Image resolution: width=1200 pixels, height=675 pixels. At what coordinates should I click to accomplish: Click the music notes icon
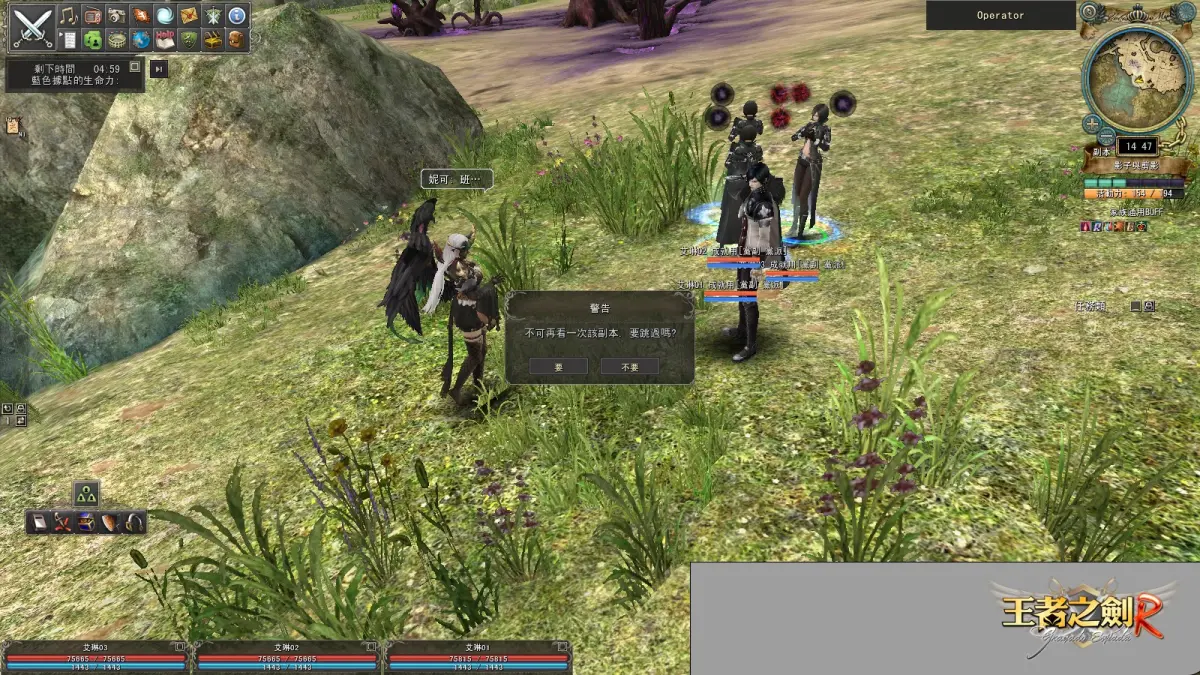68,15
